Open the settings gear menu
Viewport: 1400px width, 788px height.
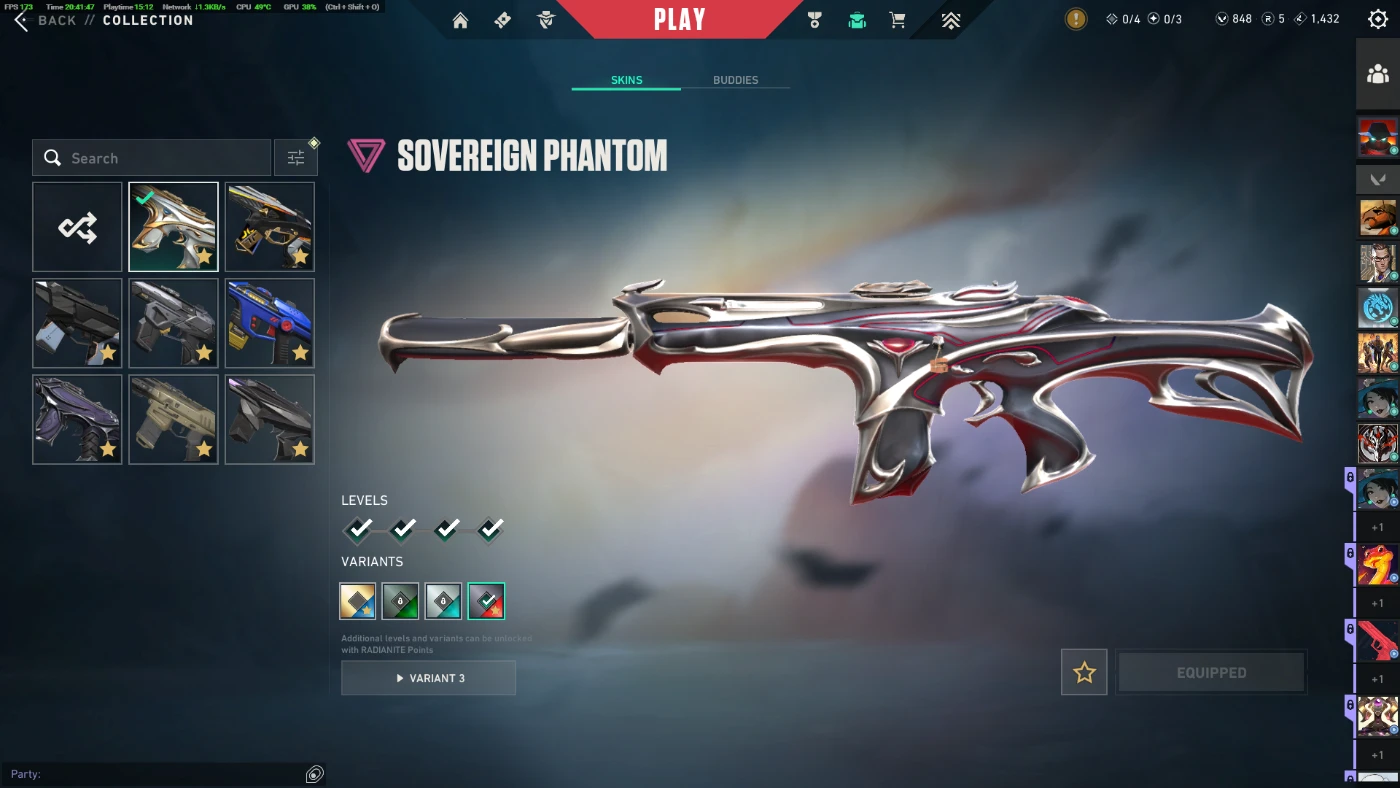1377,19
